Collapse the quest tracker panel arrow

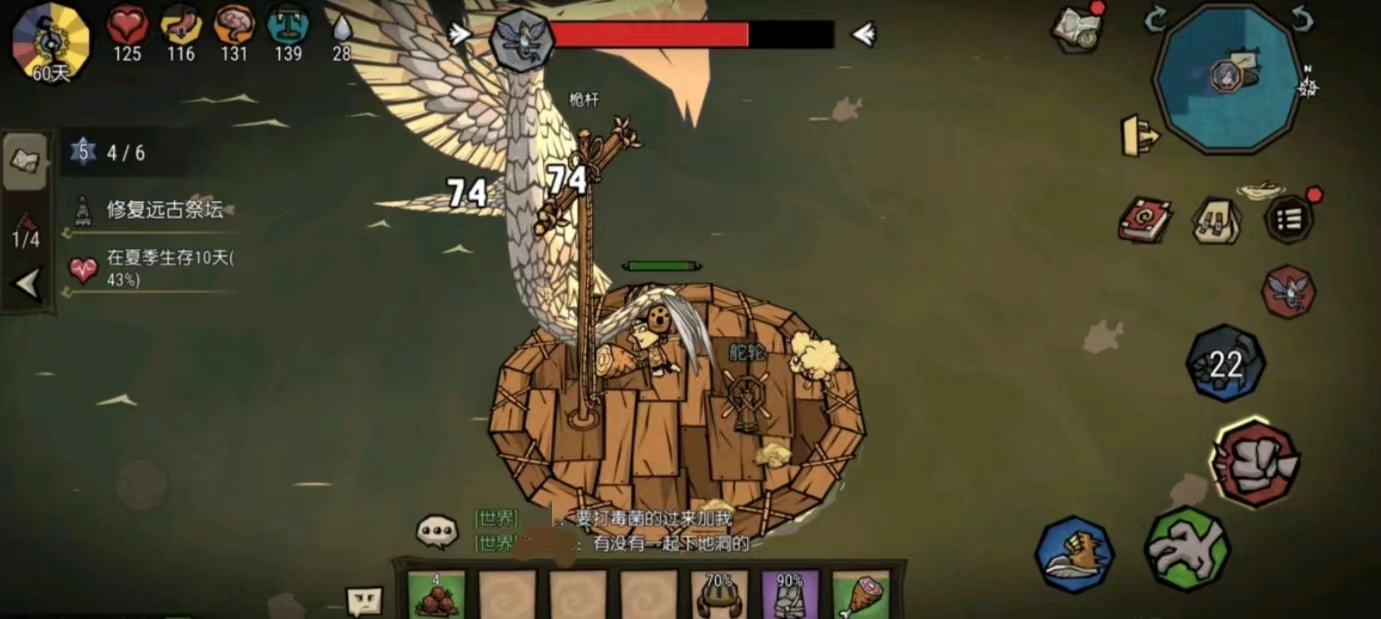pyautogui.click(x=27, y=285)
